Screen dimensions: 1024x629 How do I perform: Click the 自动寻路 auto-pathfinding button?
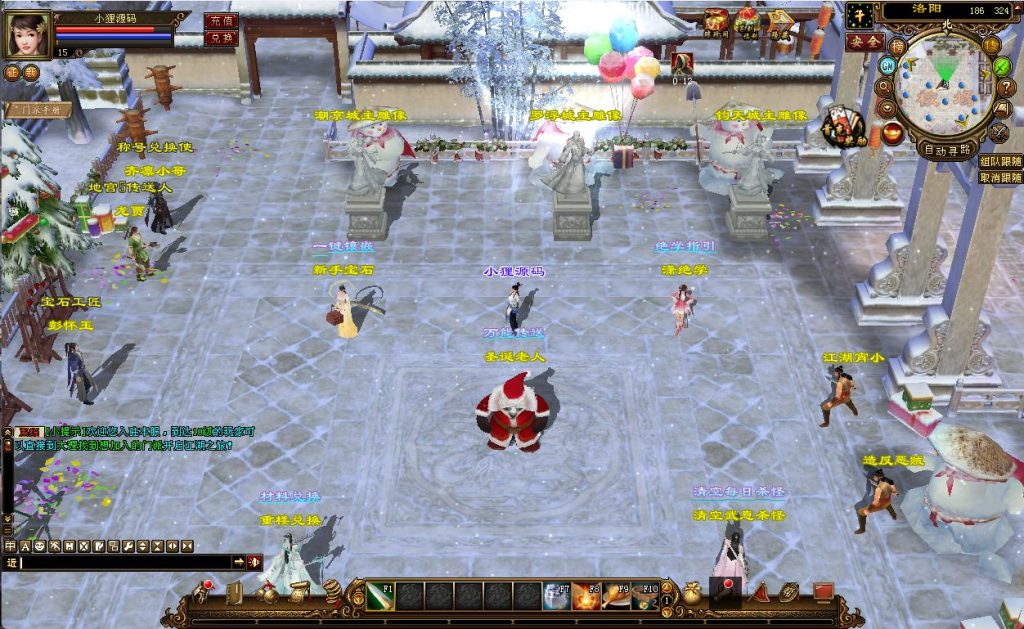pyautogui.click(x=948, y=151)
